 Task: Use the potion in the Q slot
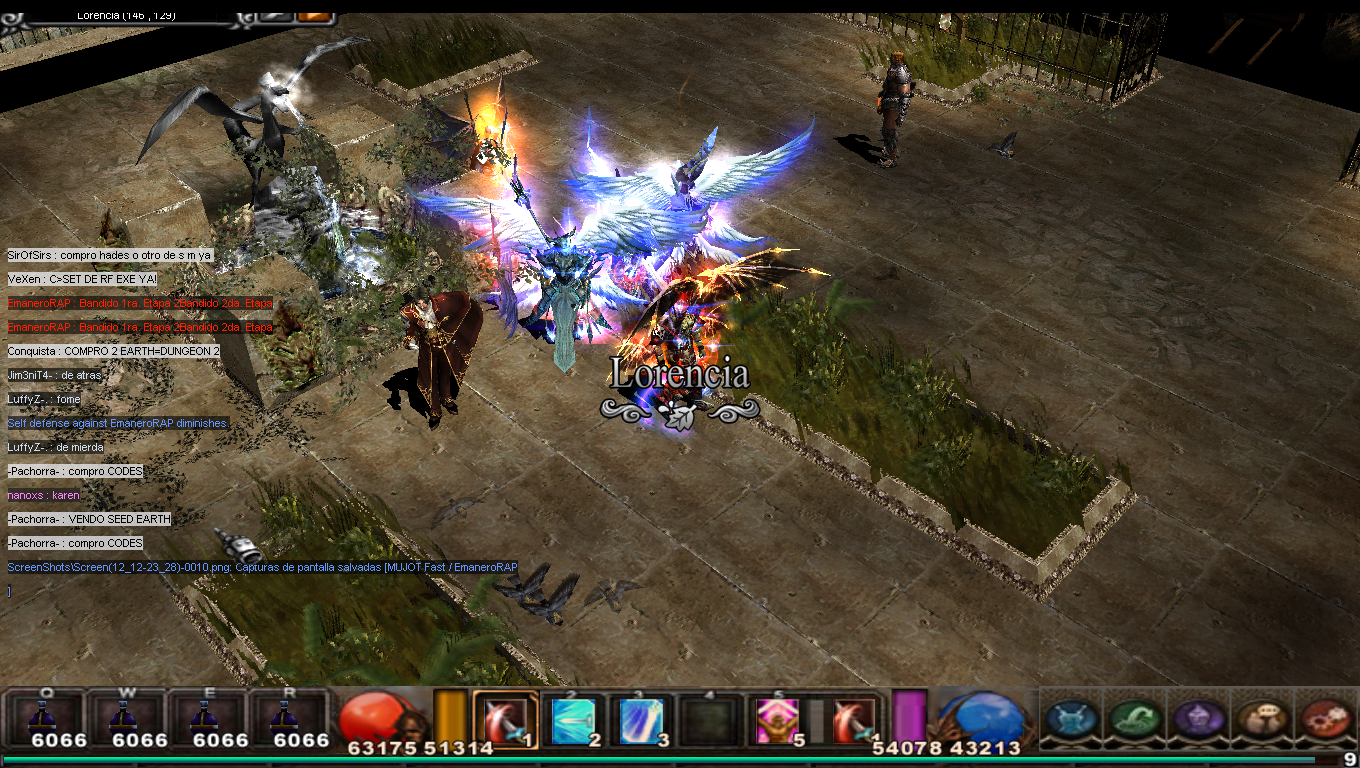tap(42, 717)
